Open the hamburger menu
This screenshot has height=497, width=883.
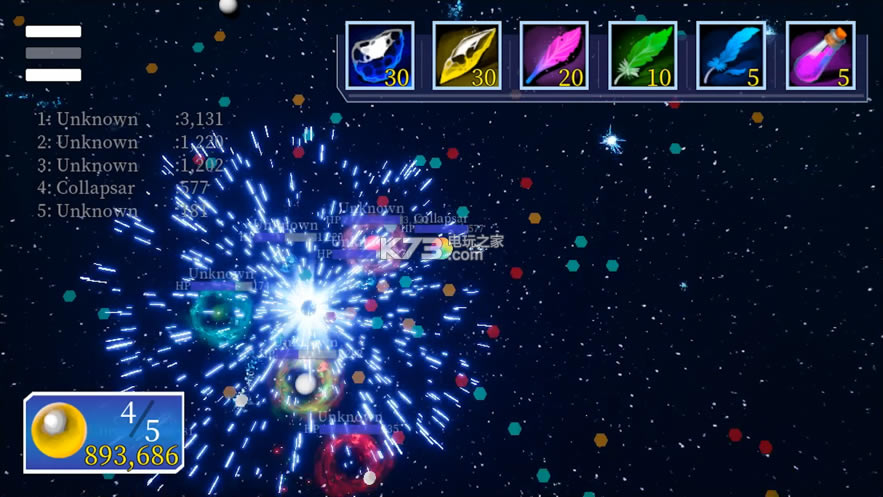pyautogui.click(x=53, y=53)
